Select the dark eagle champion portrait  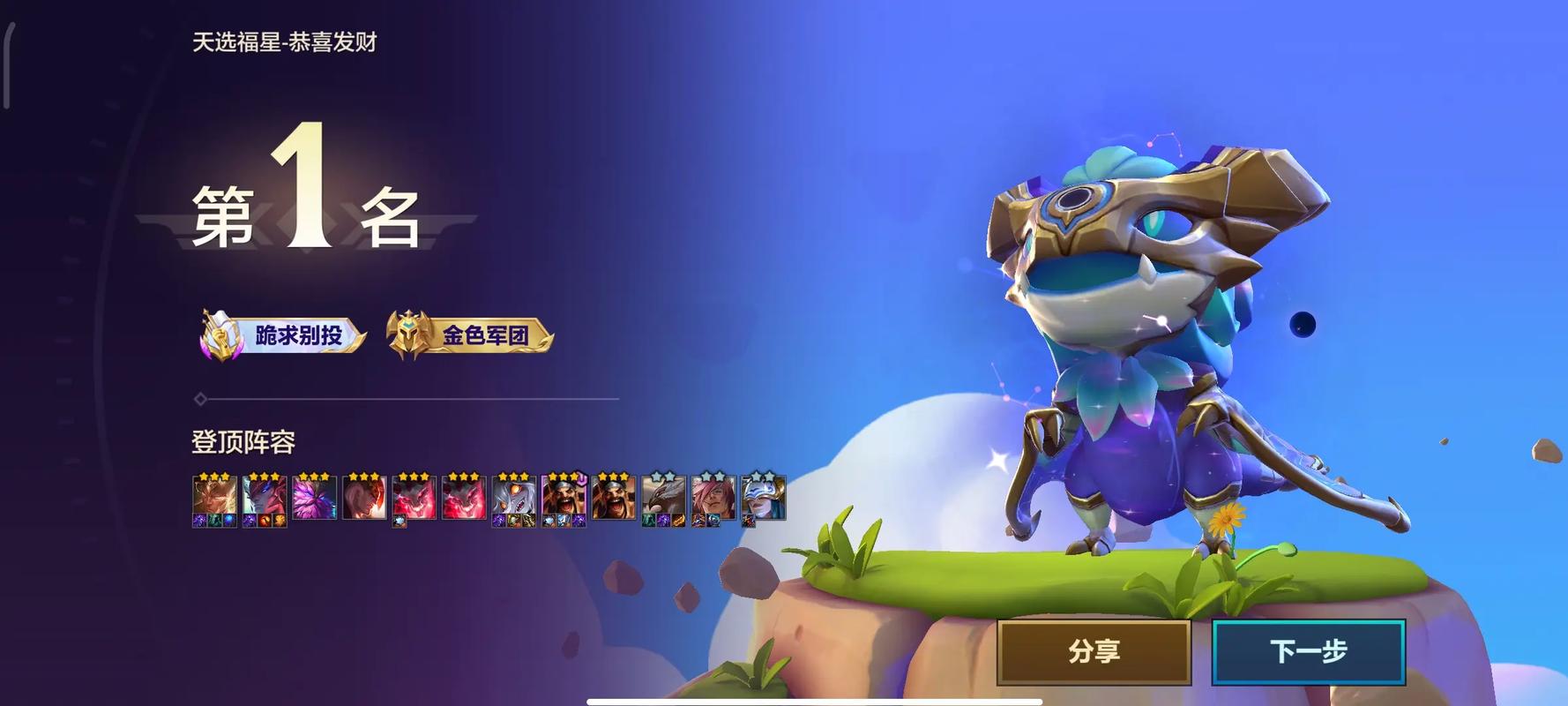pos(663,499)
